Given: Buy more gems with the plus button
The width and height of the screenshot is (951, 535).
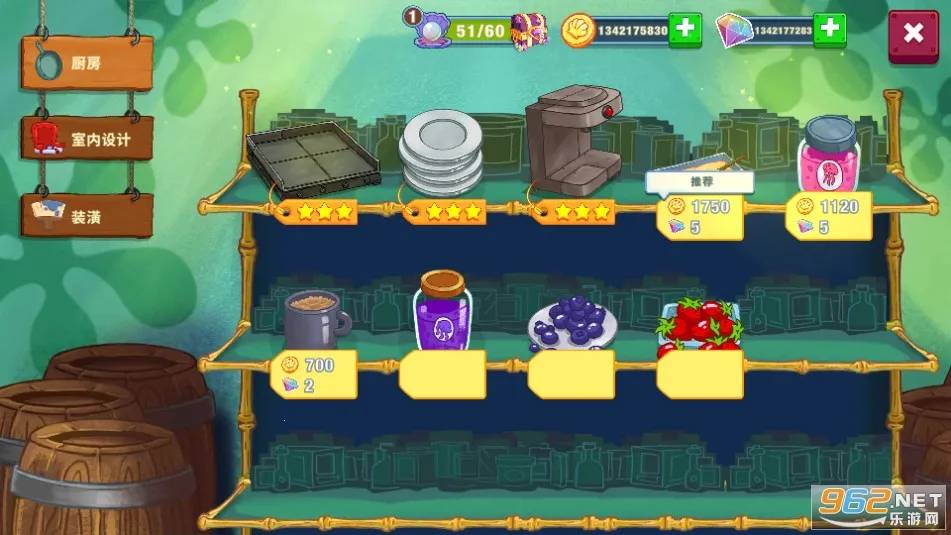Looking at the screenshot, I should coord(829,30).
